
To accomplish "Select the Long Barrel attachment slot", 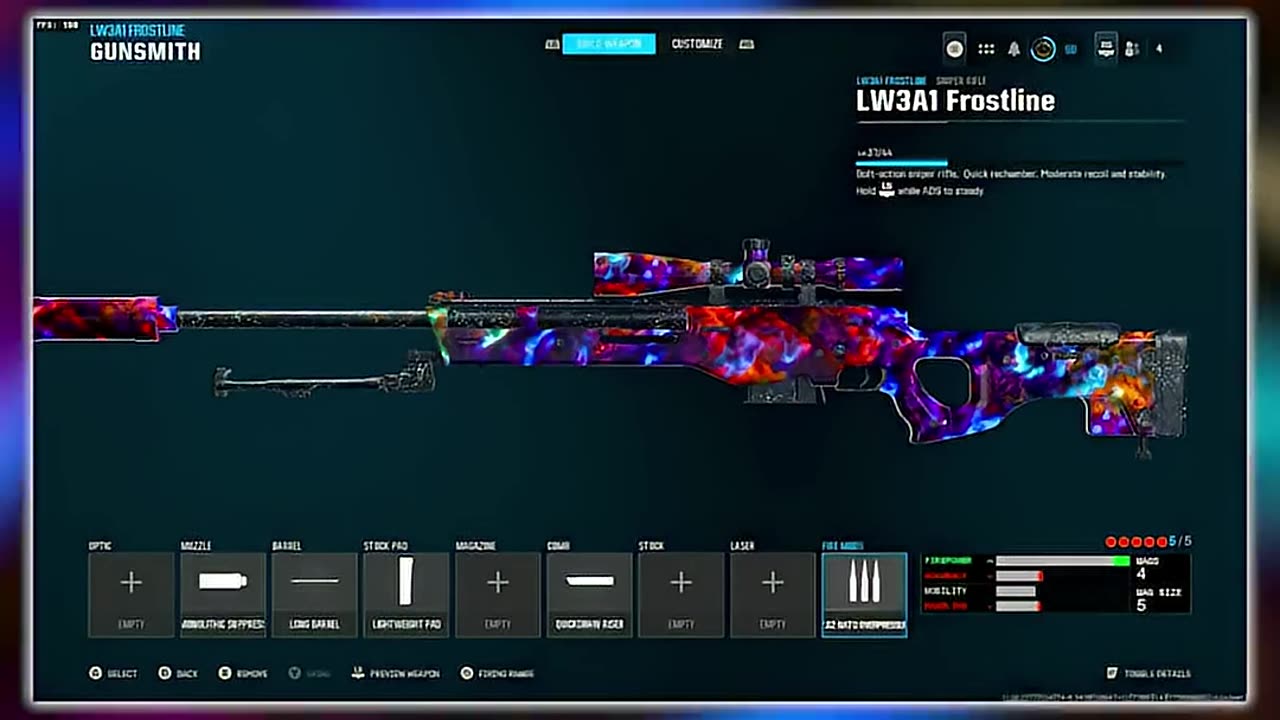I will click(x=314, y=594).
